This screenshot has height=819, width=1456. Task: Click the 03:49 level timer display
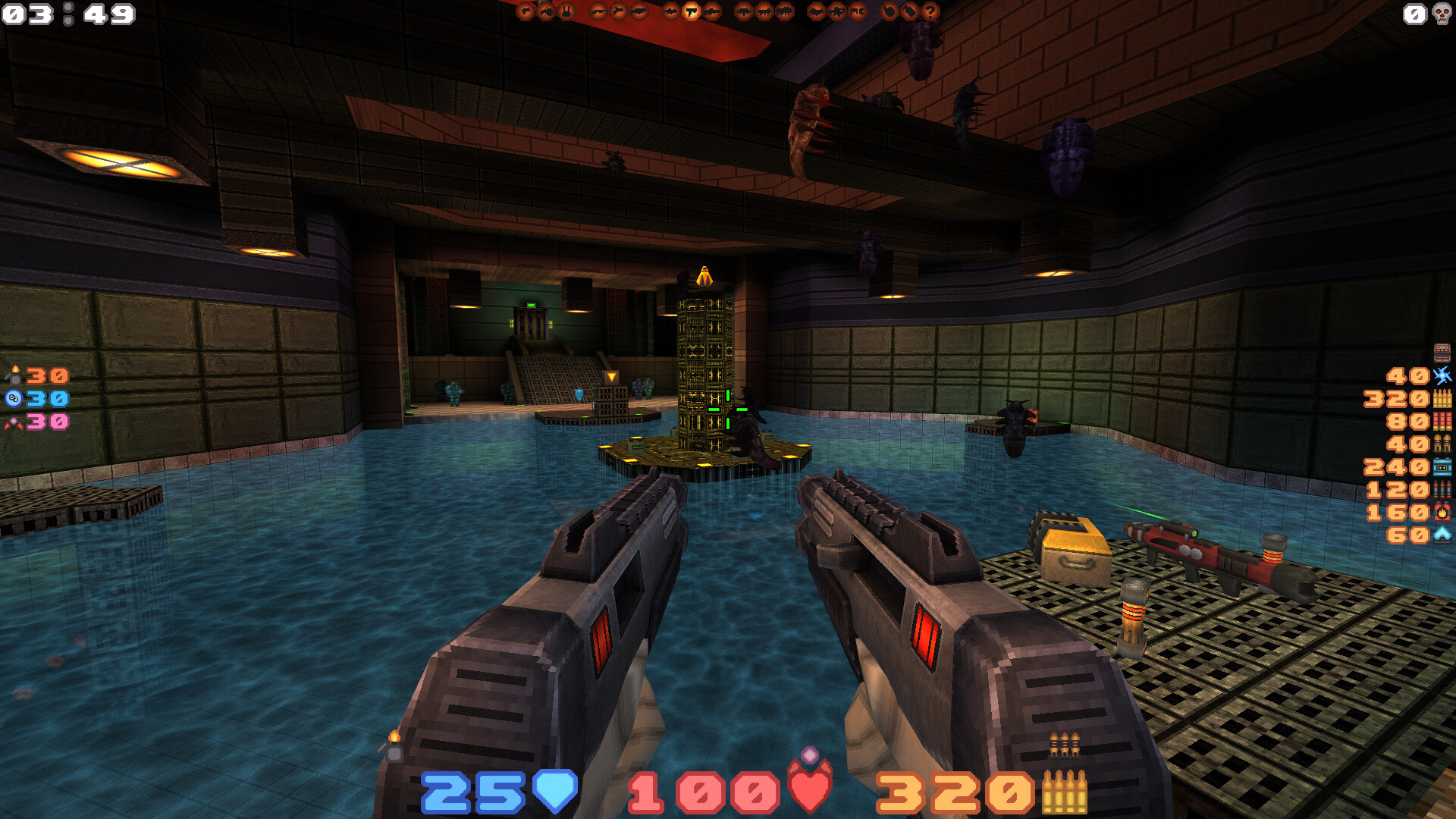point(67,14)
